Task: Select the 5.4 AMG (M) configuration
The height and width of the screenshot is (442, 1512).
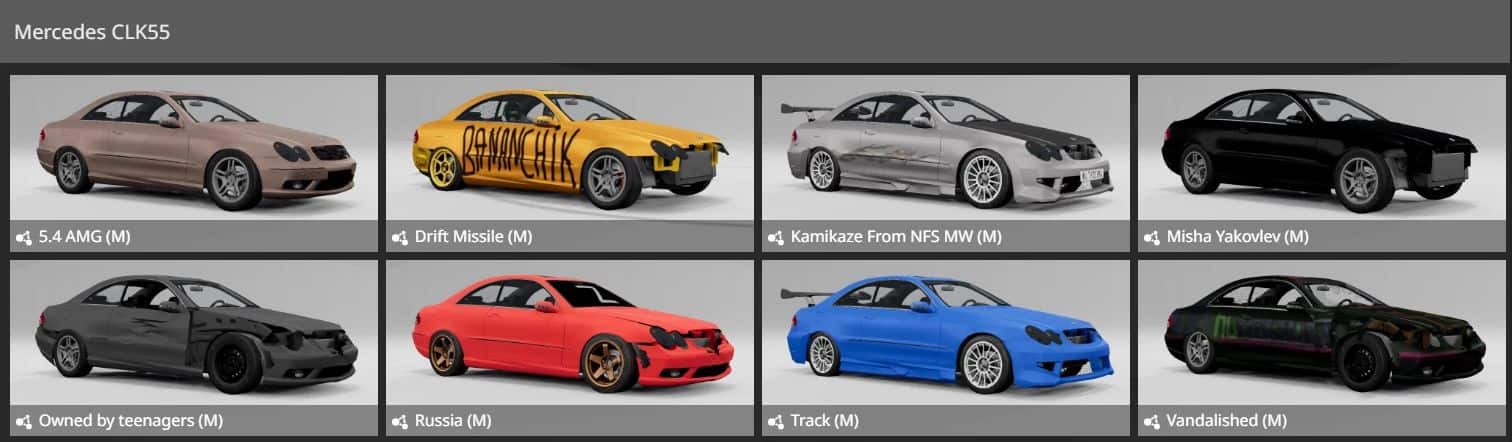Action: click(194, 162)
